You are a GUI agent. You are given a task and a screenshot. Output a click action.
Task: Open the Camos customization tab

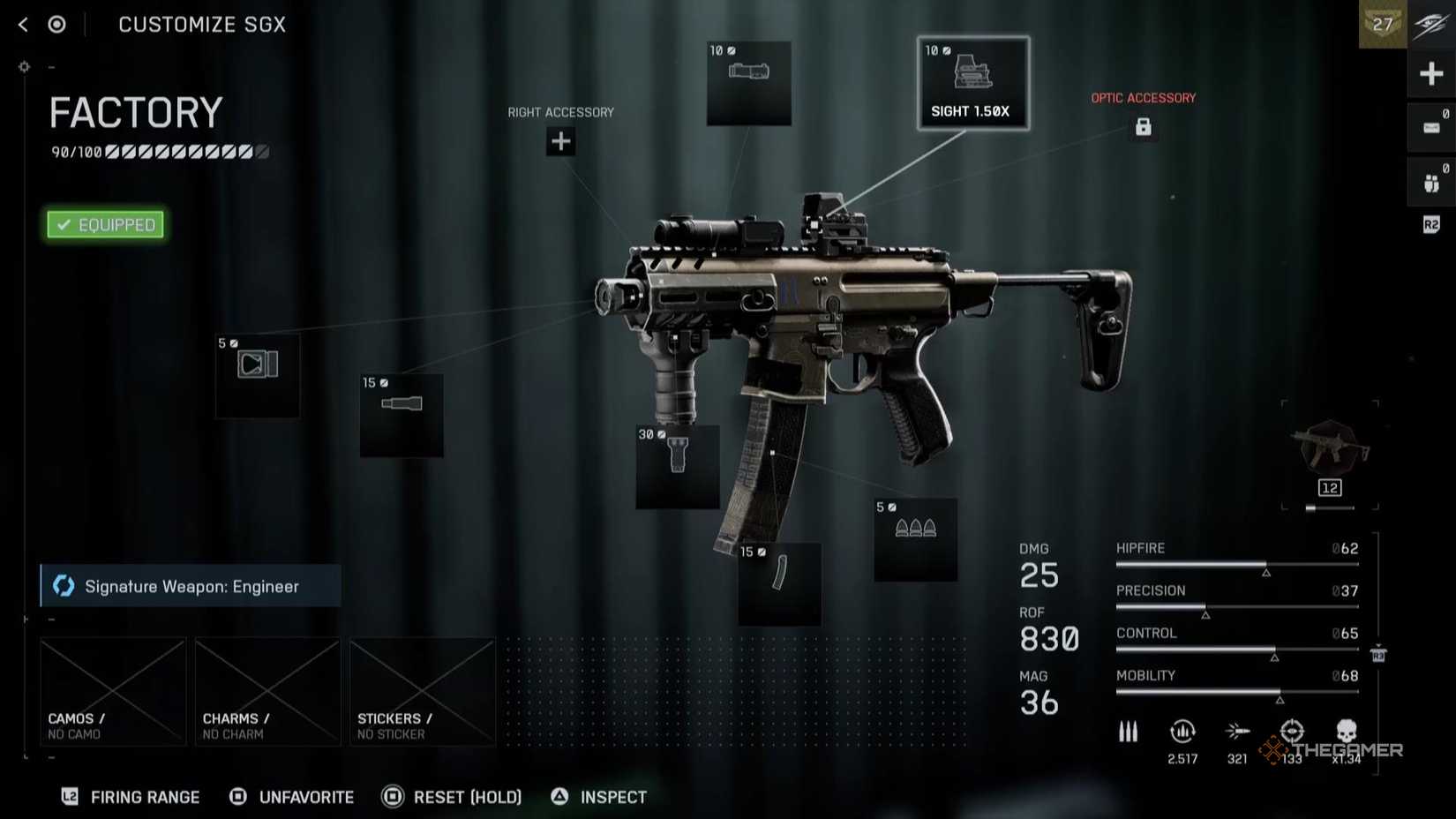pos(112,691)
